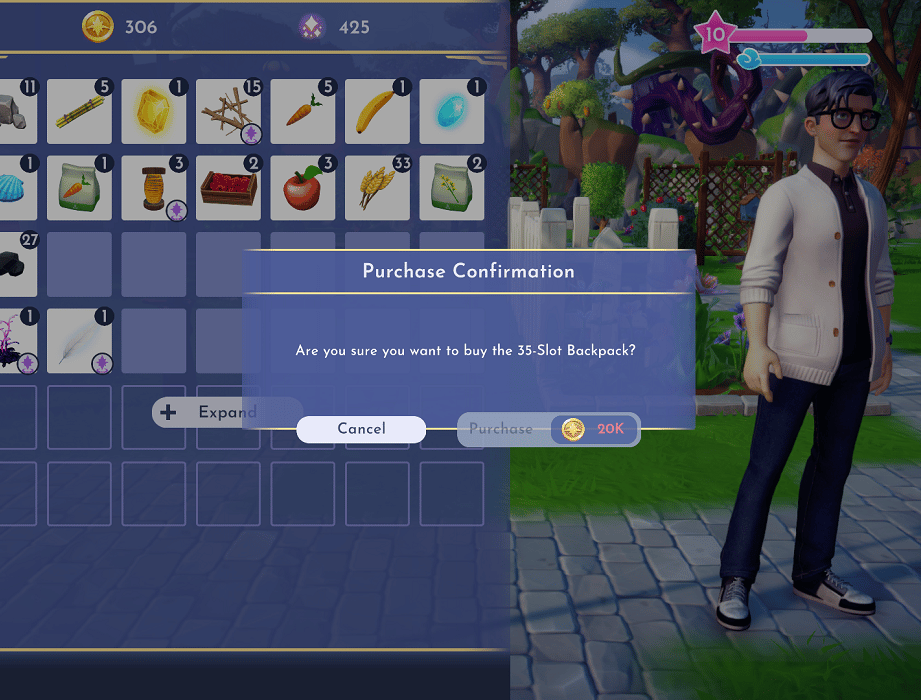Select the wheat stack slot
This screenshot has height=700, width=921.
pos(377,187)
